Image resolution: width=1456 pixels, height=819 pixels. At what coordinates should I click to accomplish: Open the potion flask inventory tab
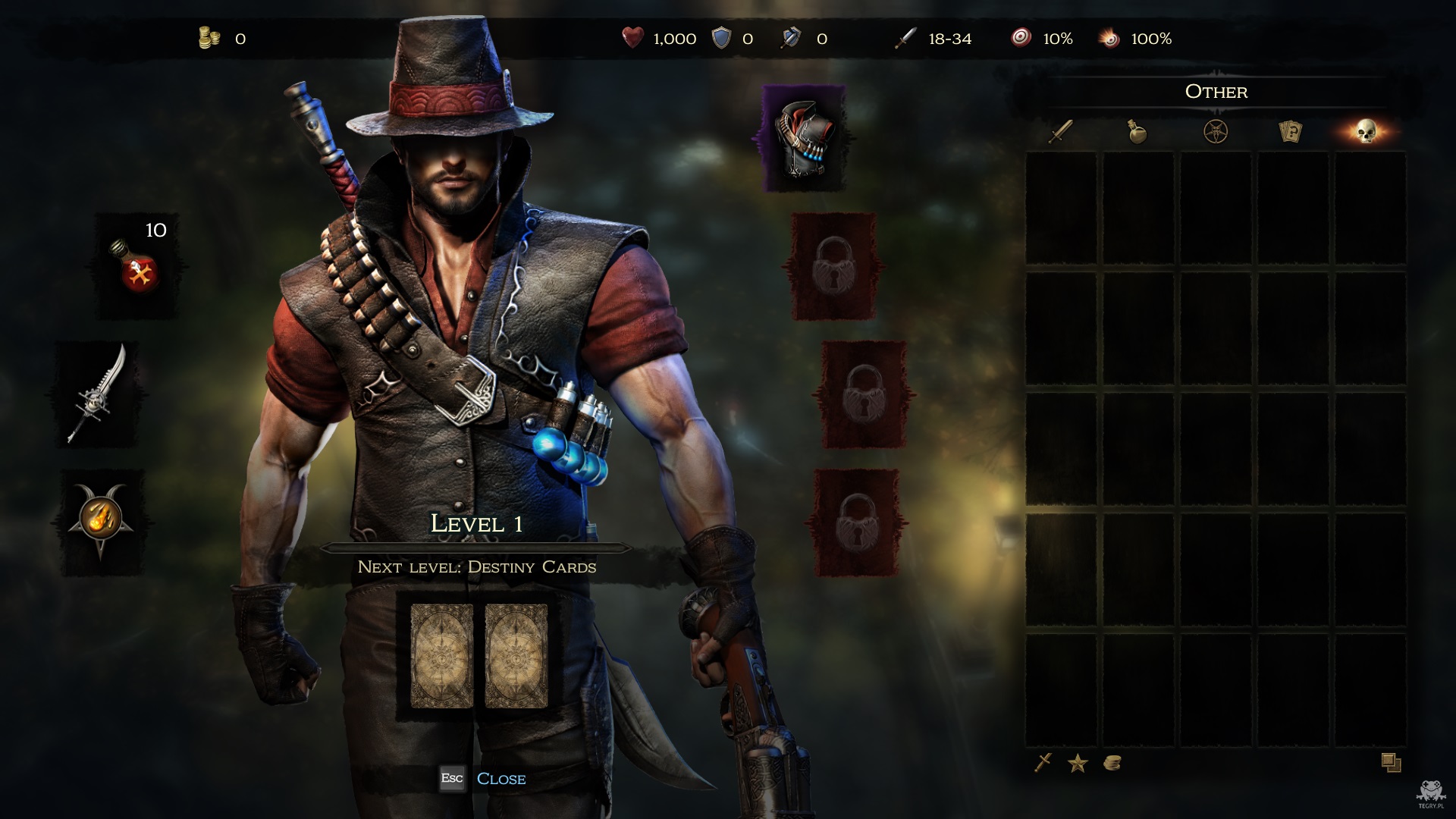tap(1137, 132)
